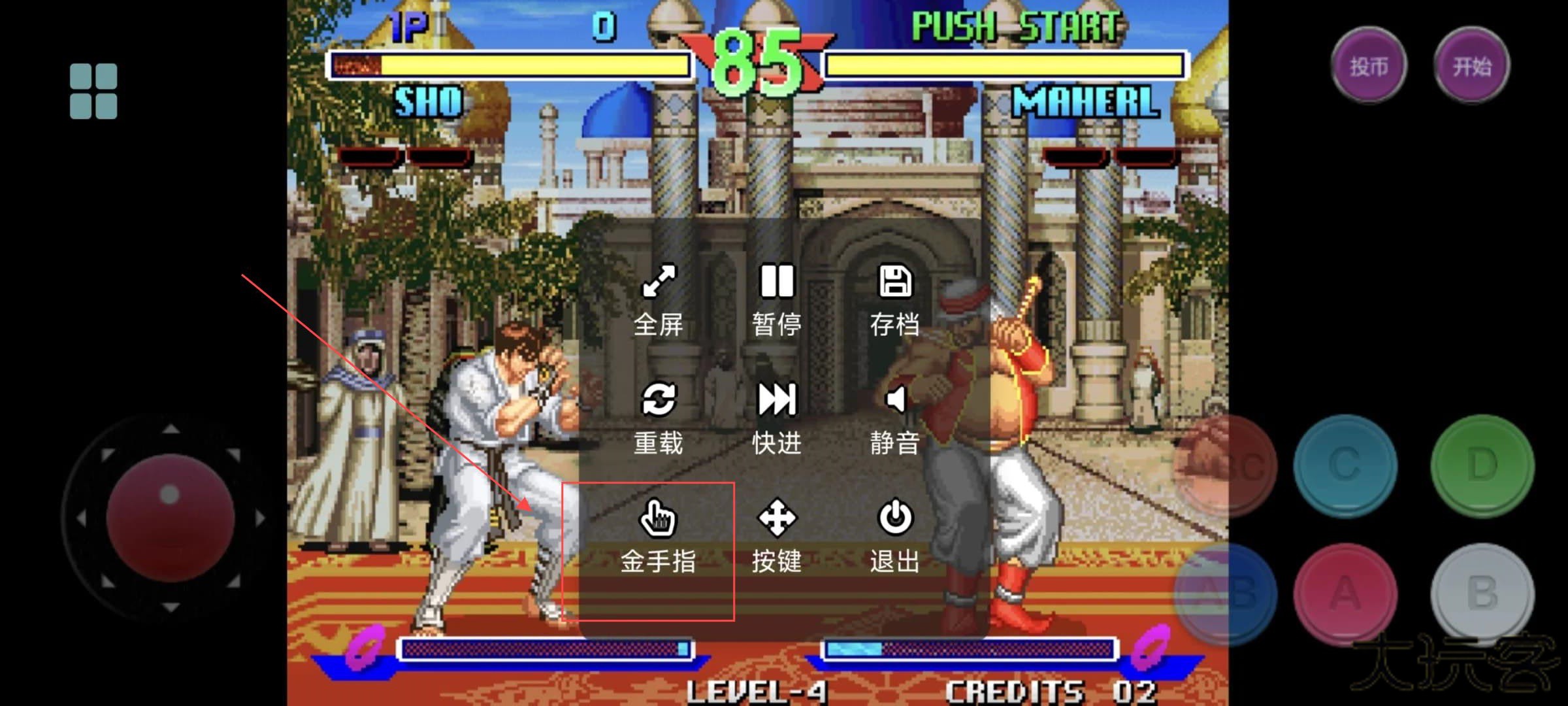Insert a coin with the 投币 button
Viewport: 1568px width, 706px height.
click(x=1369, y=65)
